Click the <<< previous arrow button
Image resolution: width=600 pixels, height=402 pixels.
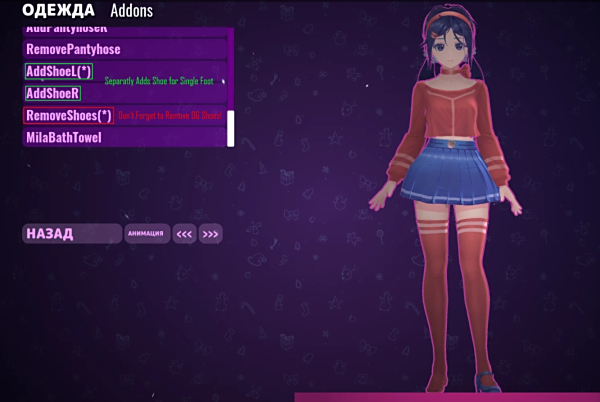point(184,234)
